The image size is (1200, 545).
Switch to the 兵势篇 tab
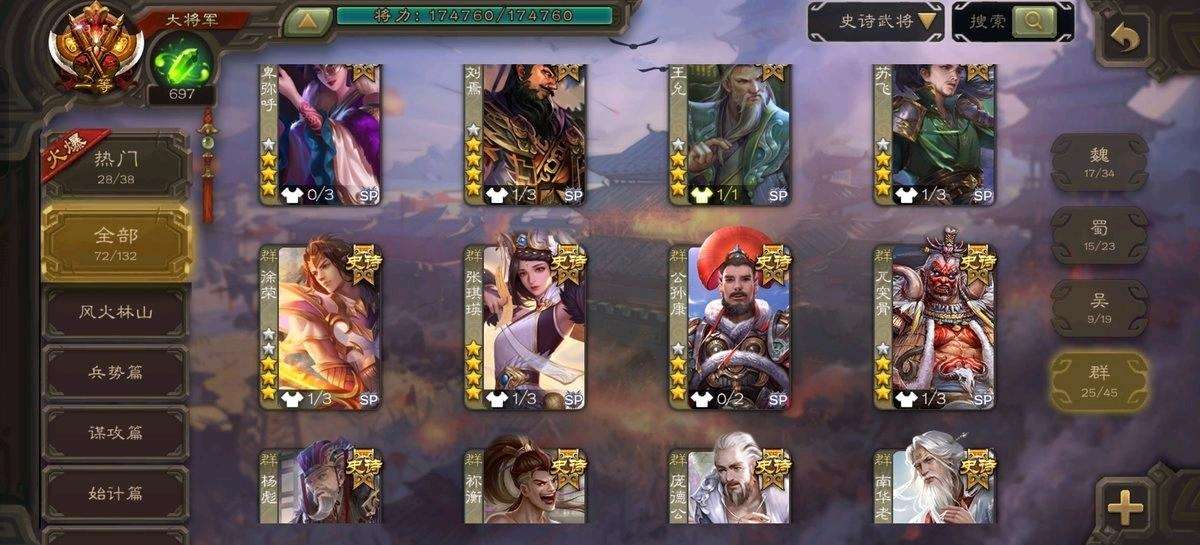(x=116, y=372)
